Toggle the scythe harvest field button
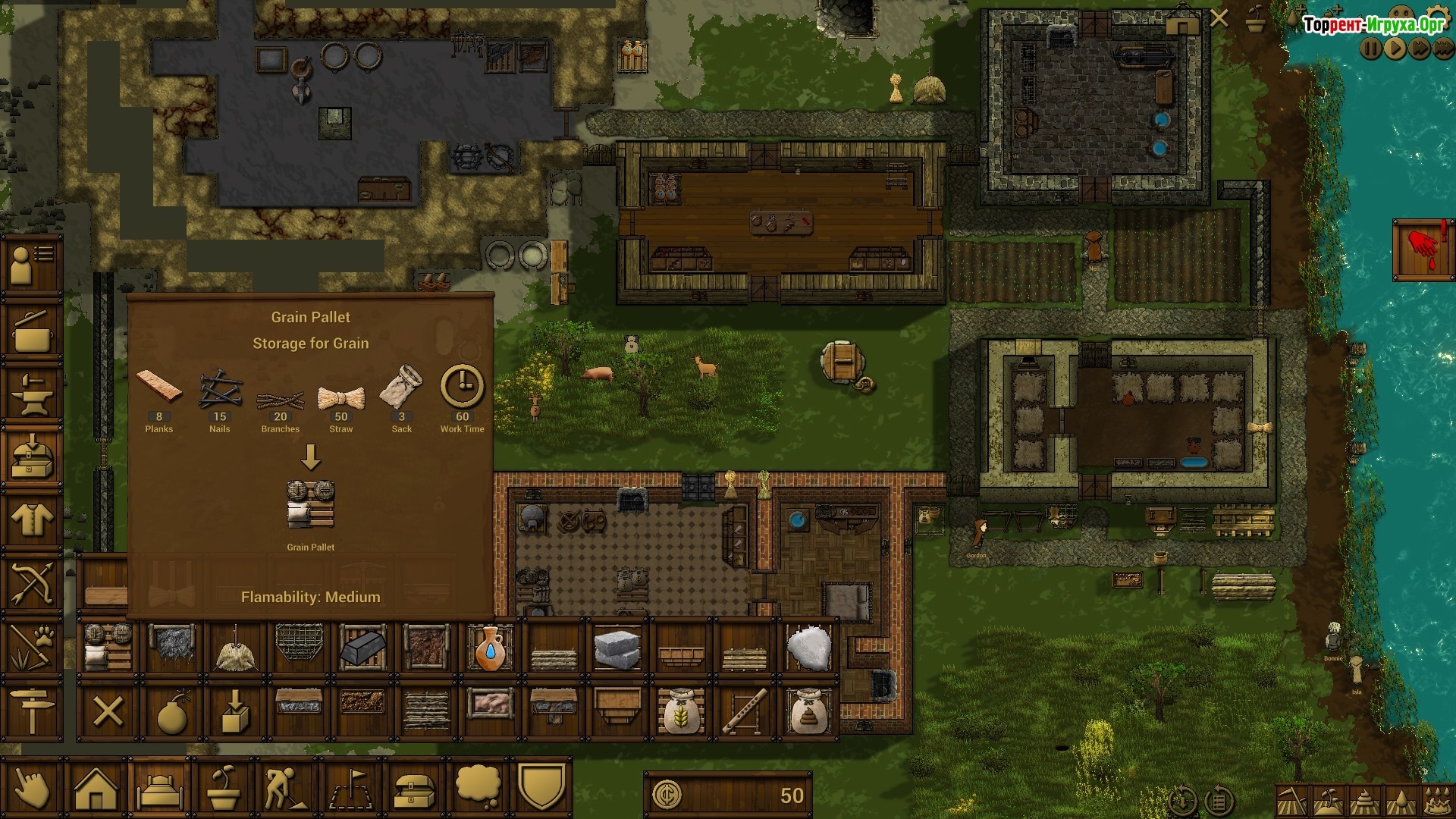1456x819 pixels. click(1291, 801)
